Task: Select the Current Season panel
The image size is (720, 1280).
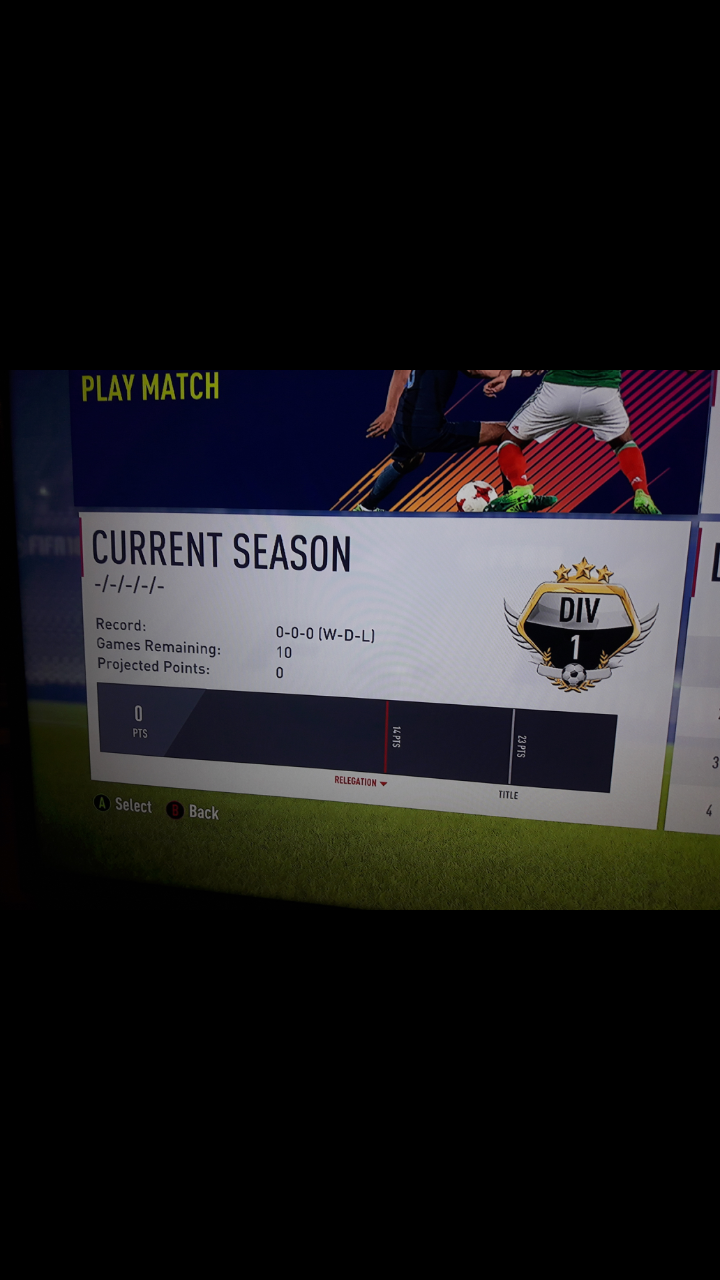Action: pos(380,660)
